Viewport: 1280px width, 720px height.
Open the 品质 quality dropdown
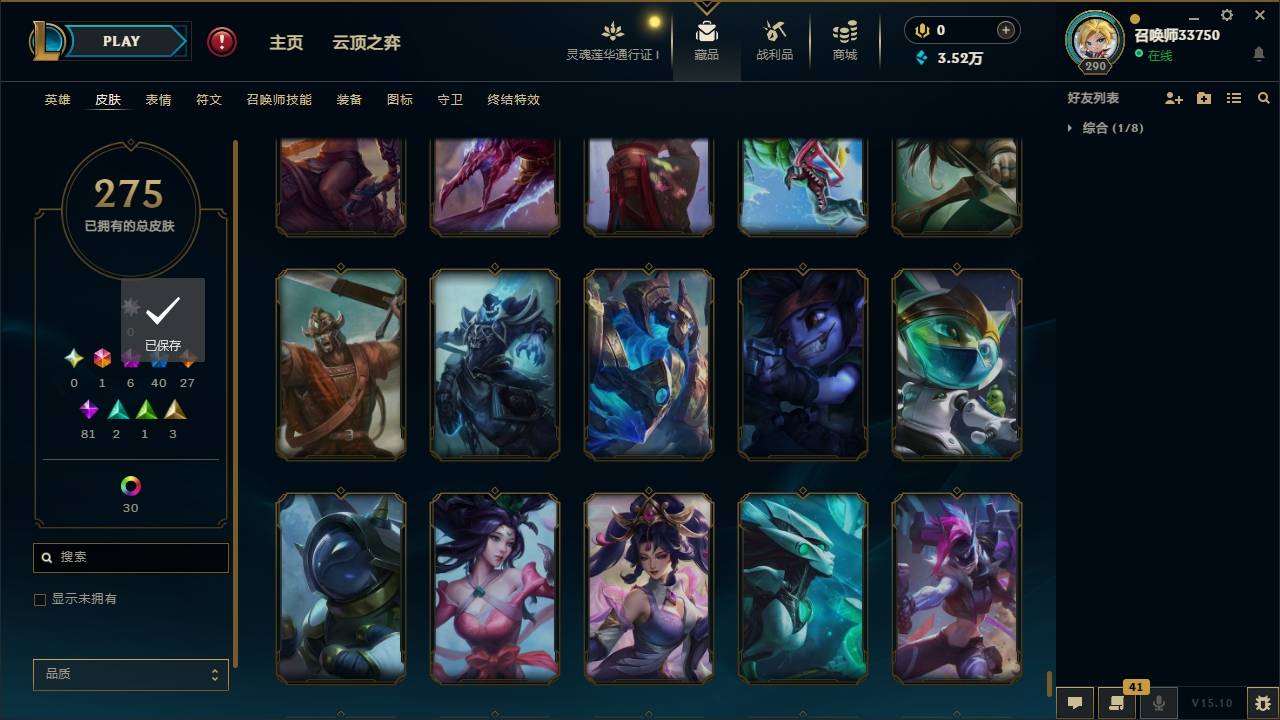coord(130,674)
